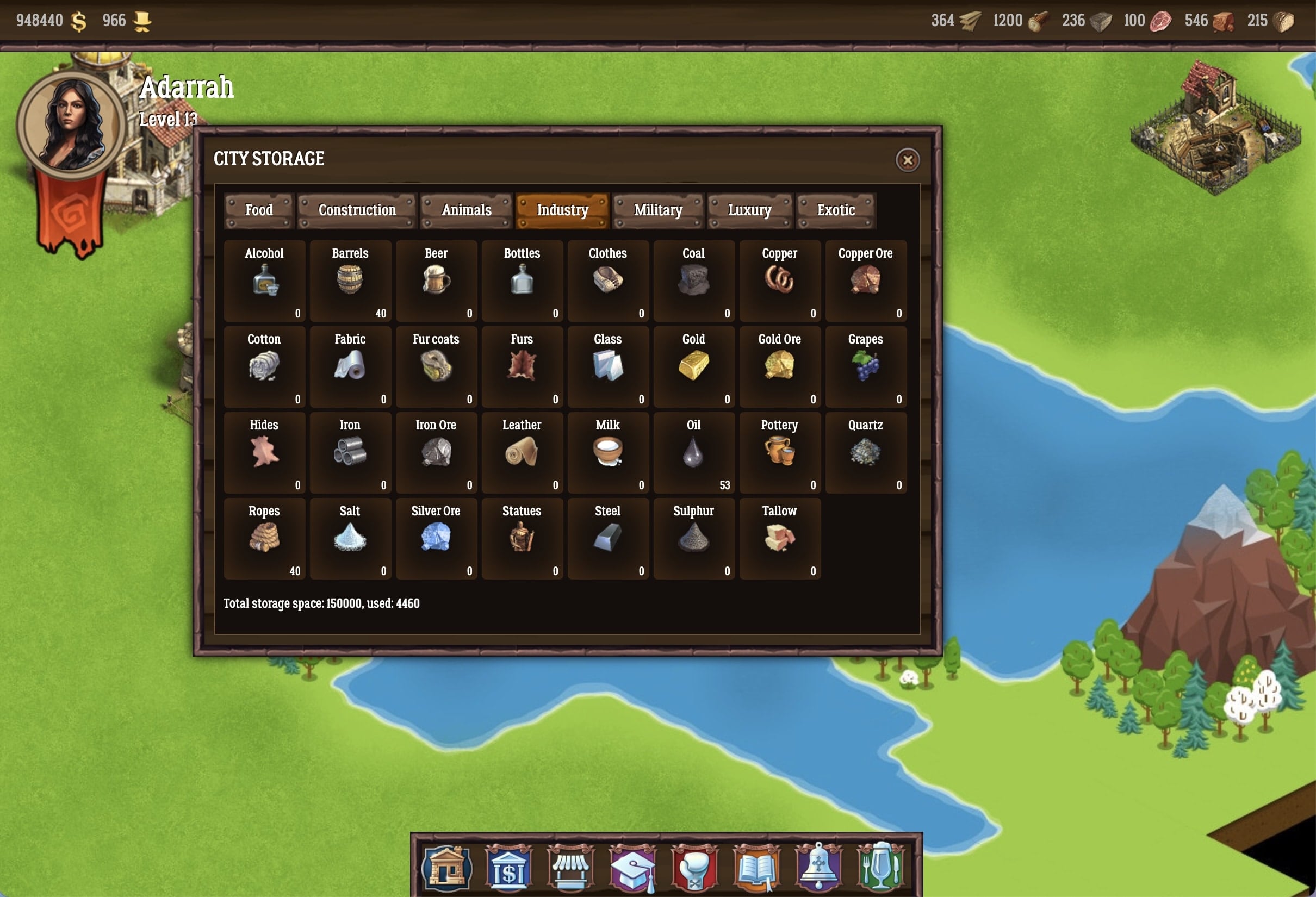This screenshot has height=897, width=1316.
Task: Show the Animals category
Action: click(x=466, y=210)
